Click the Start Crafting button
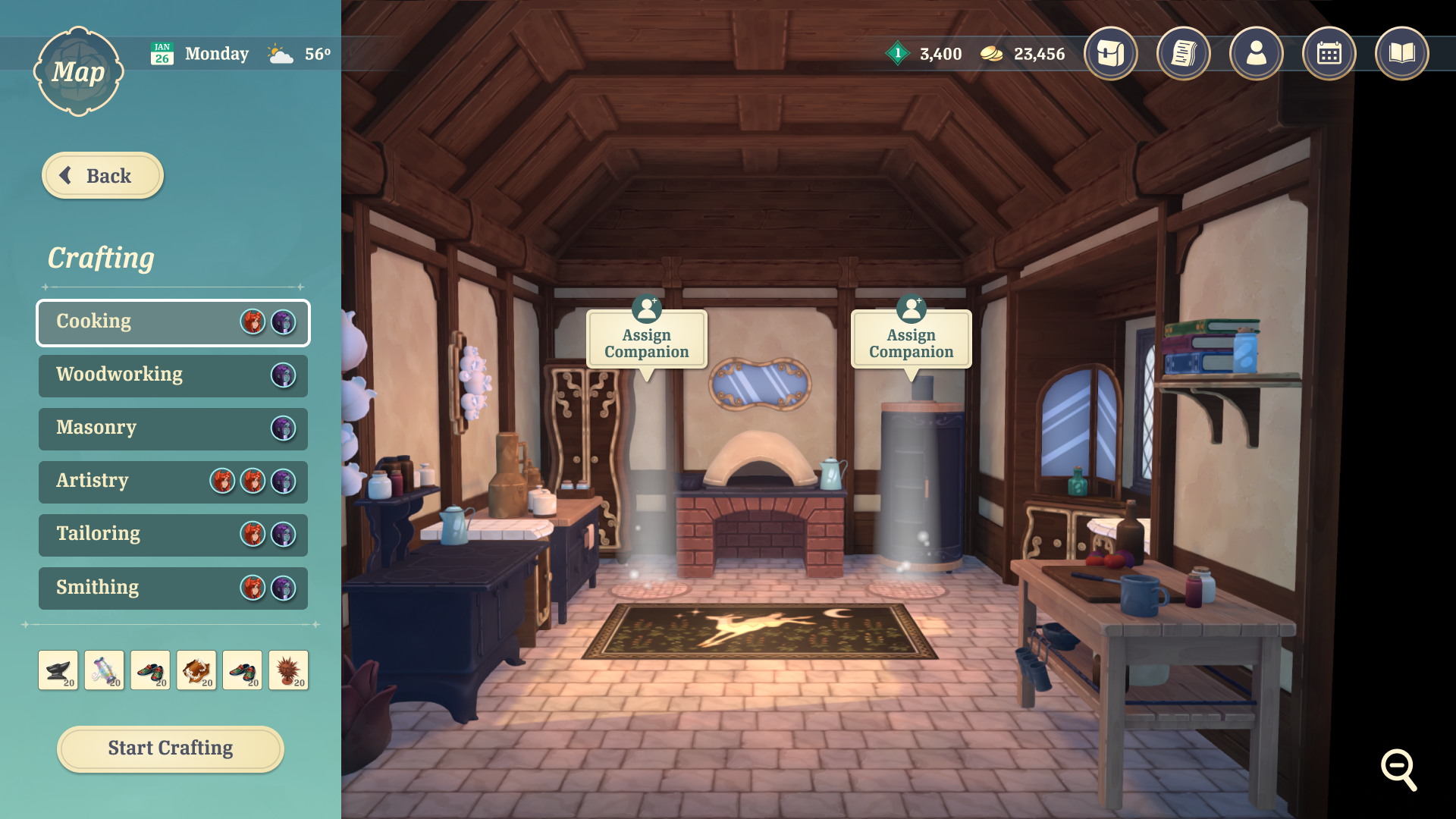The height and width of the screenshot is (819, 1456). 171,748
